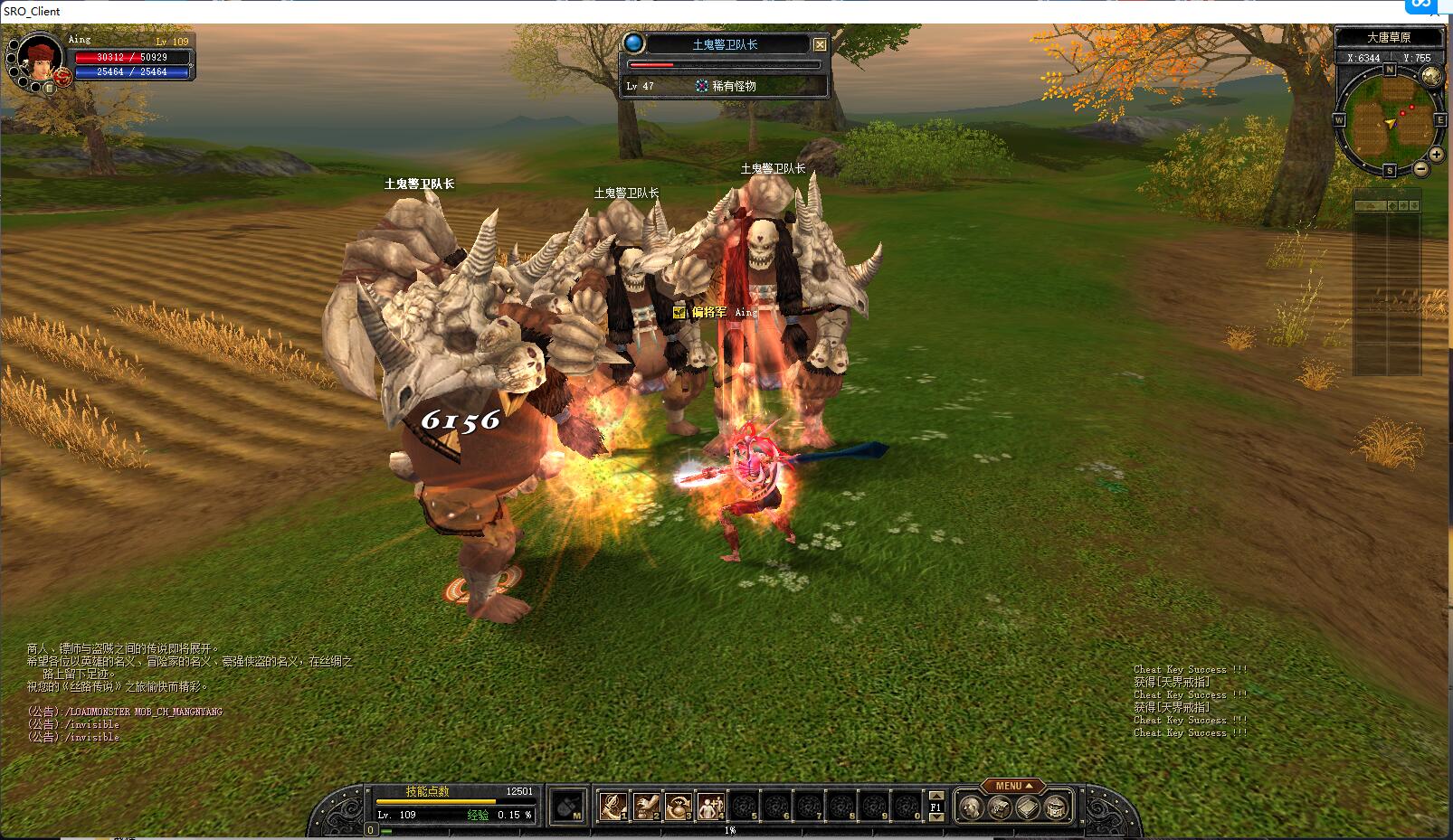Screen dimensions: 1453x840
Task: Open the book icon in menu bar
Action: point(1027,807)
